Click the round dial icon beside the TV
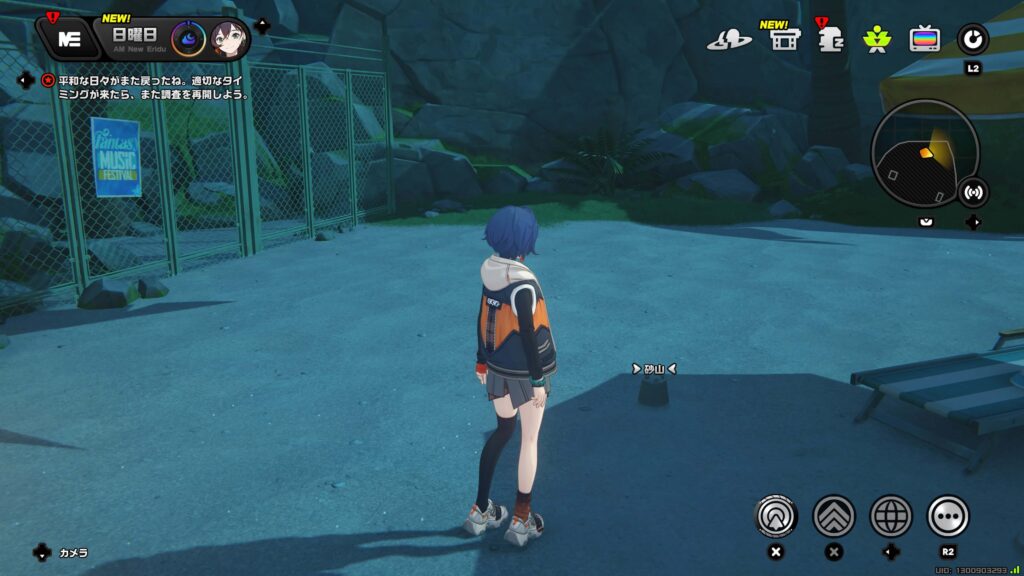 (x=972, y=39)
